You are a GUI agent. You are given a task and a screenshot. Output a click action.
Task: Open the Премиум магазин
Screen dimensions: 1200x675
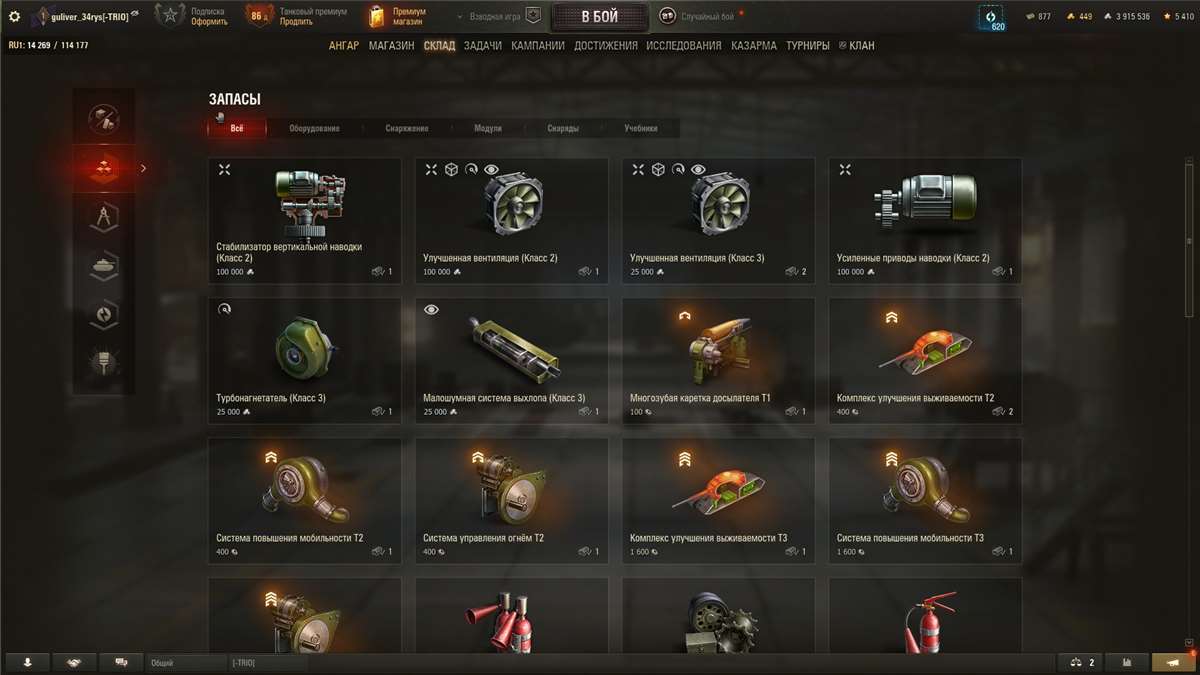click(x=400, y=17)
